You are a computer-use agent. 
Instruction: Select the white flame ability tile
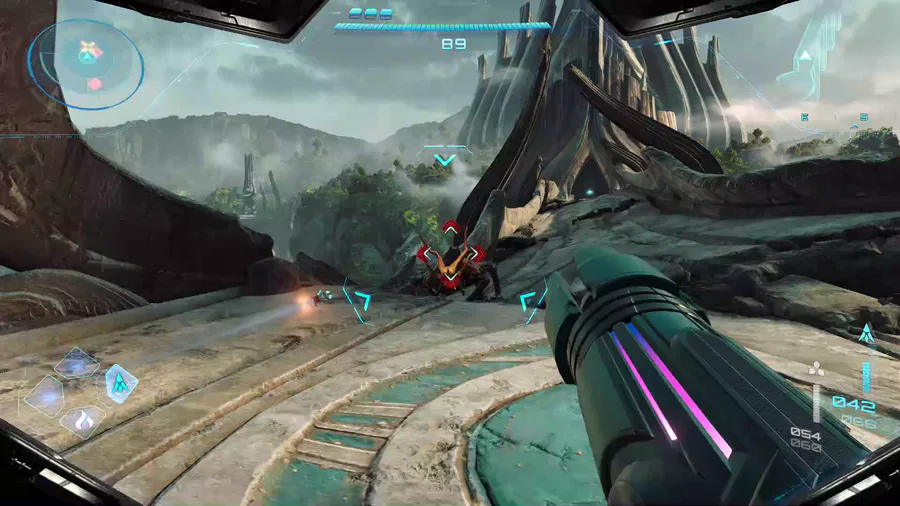point(84,420)
